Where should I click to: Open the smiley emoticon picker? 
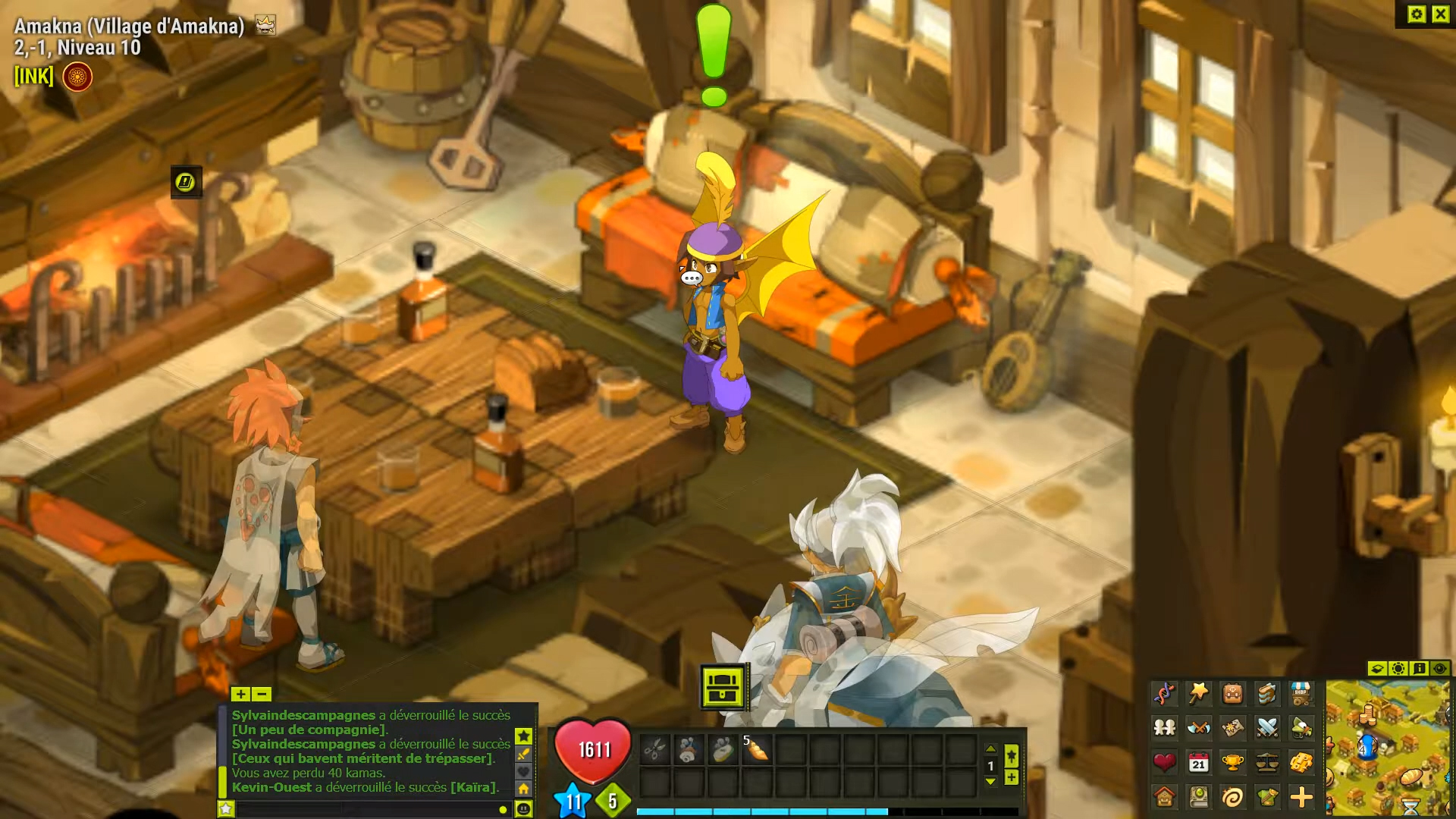[x=525, y=809]
